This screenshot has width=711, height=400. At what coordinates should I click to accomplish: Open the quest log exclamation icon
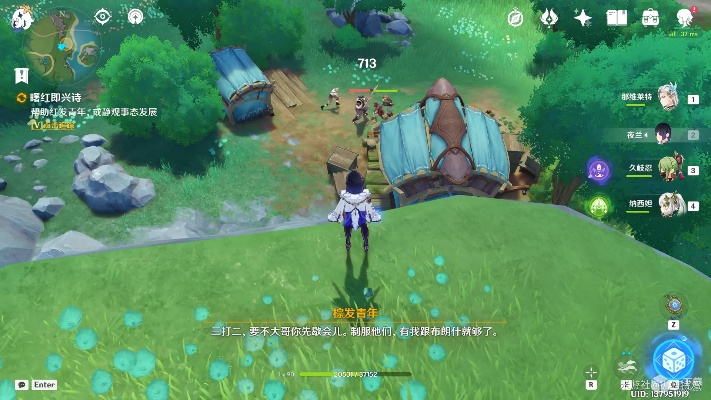(20, 74)
